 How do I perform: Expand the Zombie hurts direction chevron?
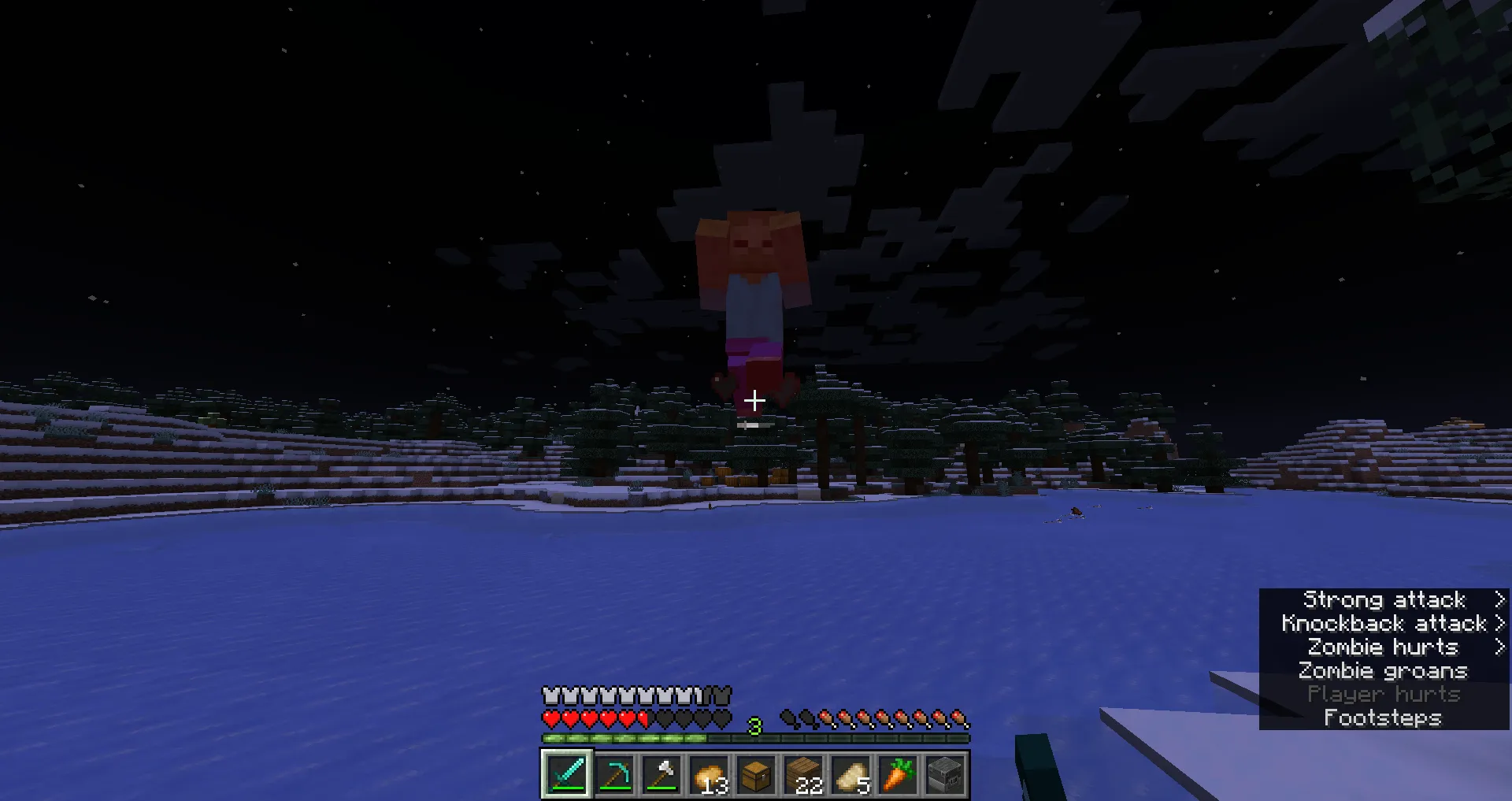tap(1499, 647)
